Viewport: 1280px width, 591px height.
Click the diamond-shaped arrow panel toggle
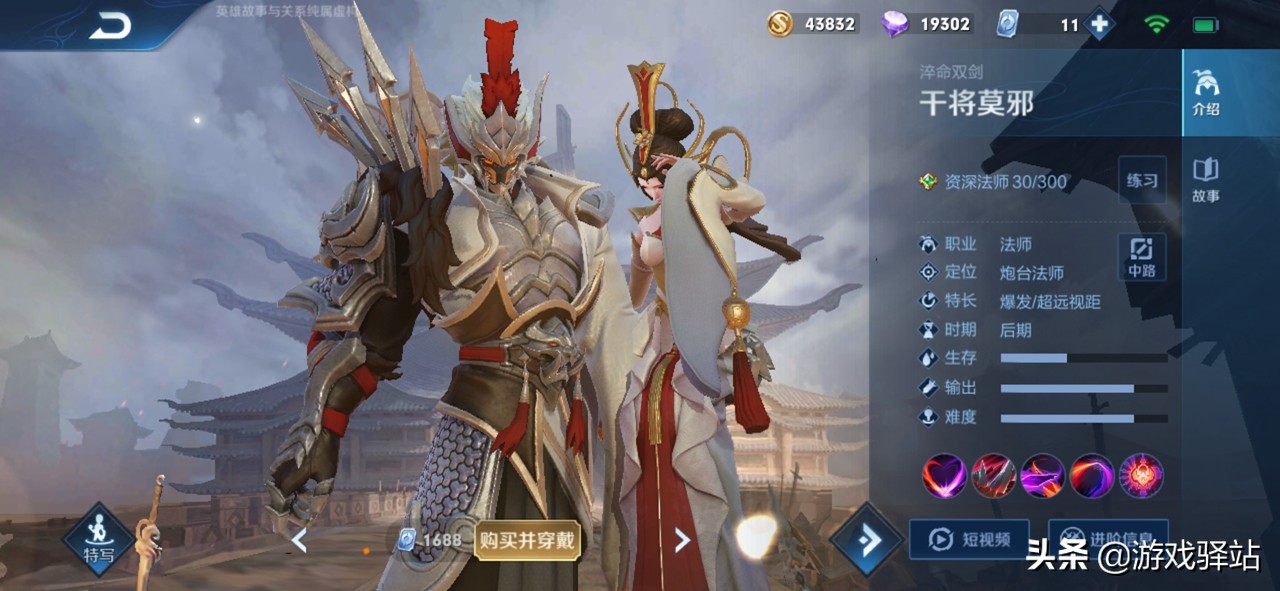(866, 540)
